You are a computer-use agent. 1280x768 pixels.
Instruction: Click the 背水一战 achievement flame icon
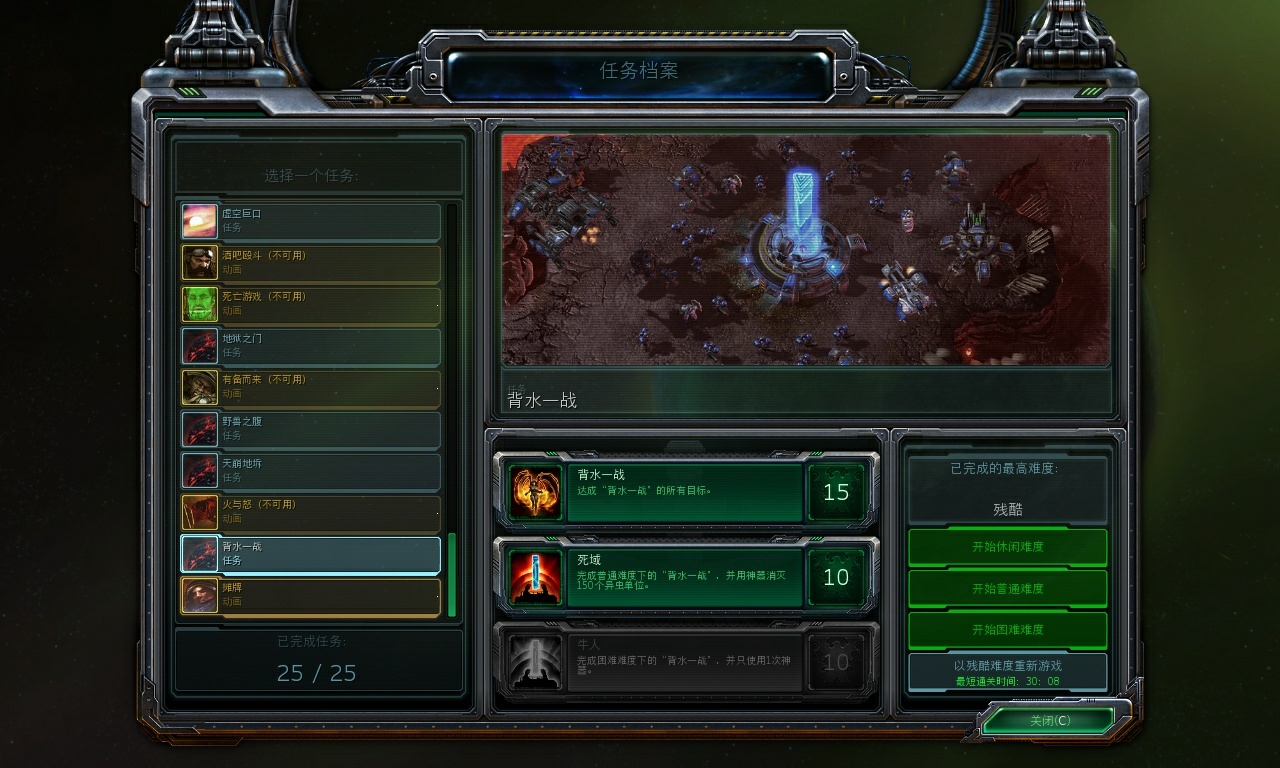coord(534,492)
